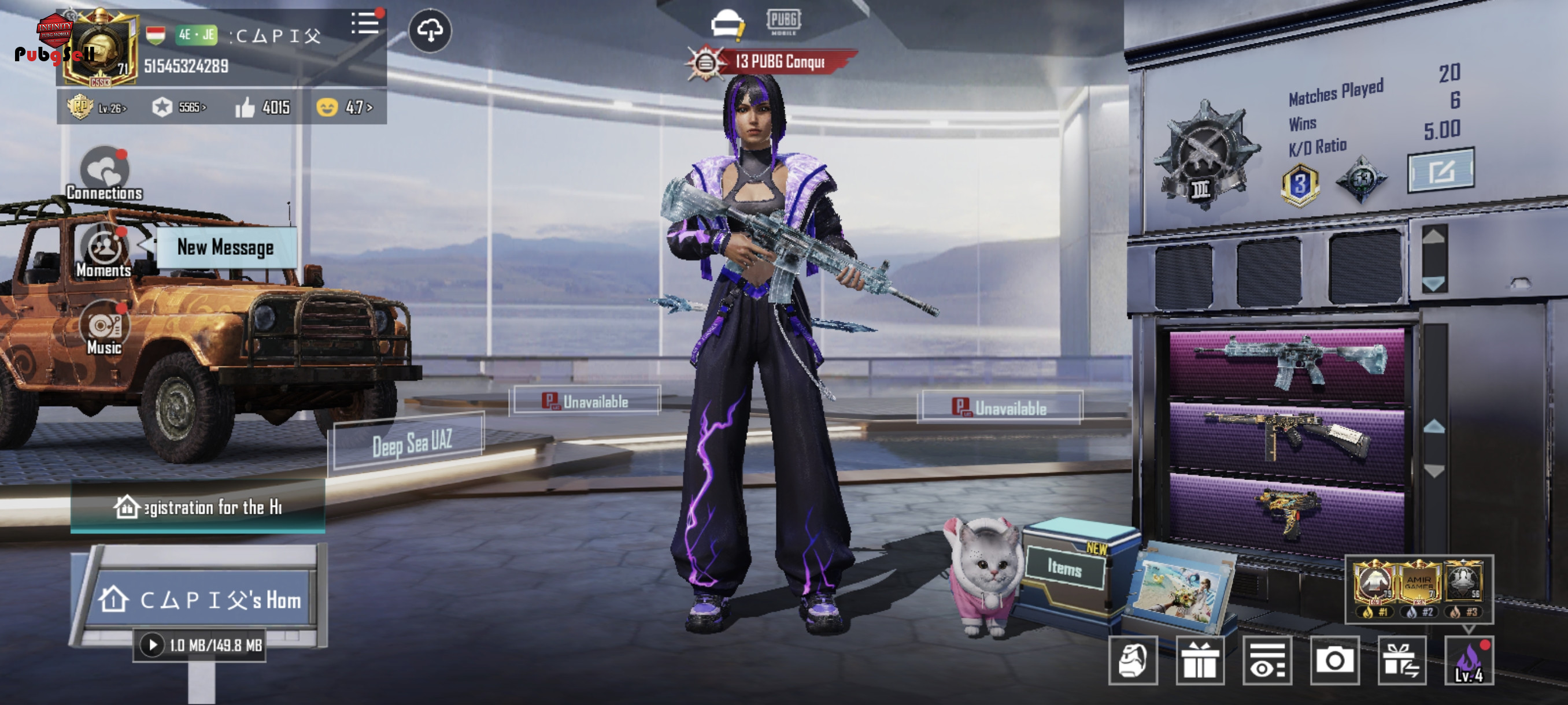The height and width of the screenshot is (705, 1568).
Task: Open the home registration notice banner
Action: 198,507
